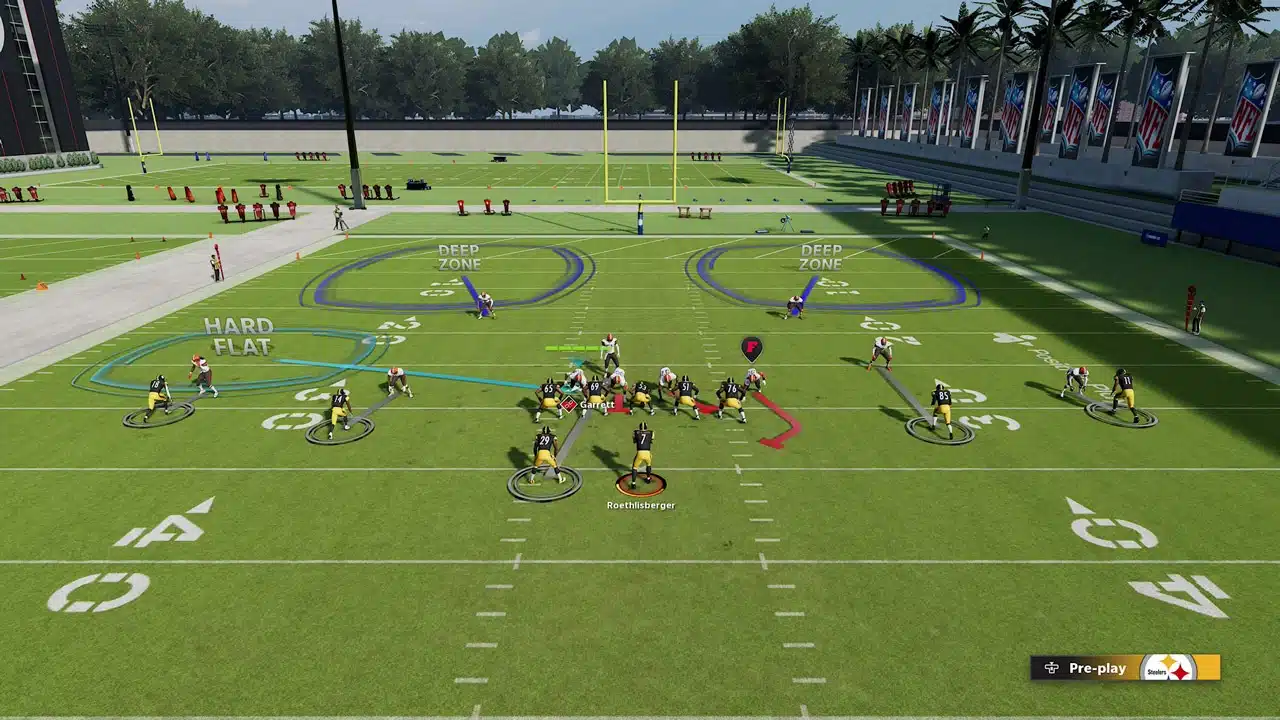Select the black F marker icon

pos(752,348)
